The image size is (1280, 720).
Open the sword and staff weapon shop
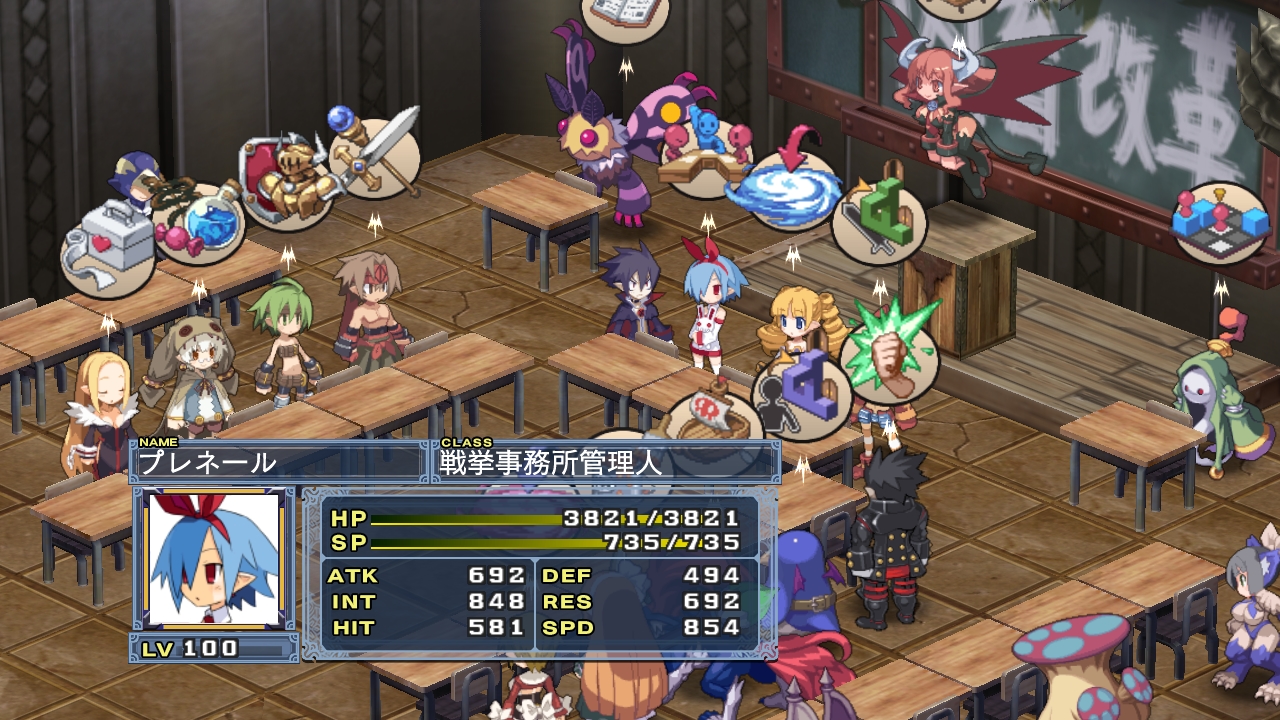373,157
